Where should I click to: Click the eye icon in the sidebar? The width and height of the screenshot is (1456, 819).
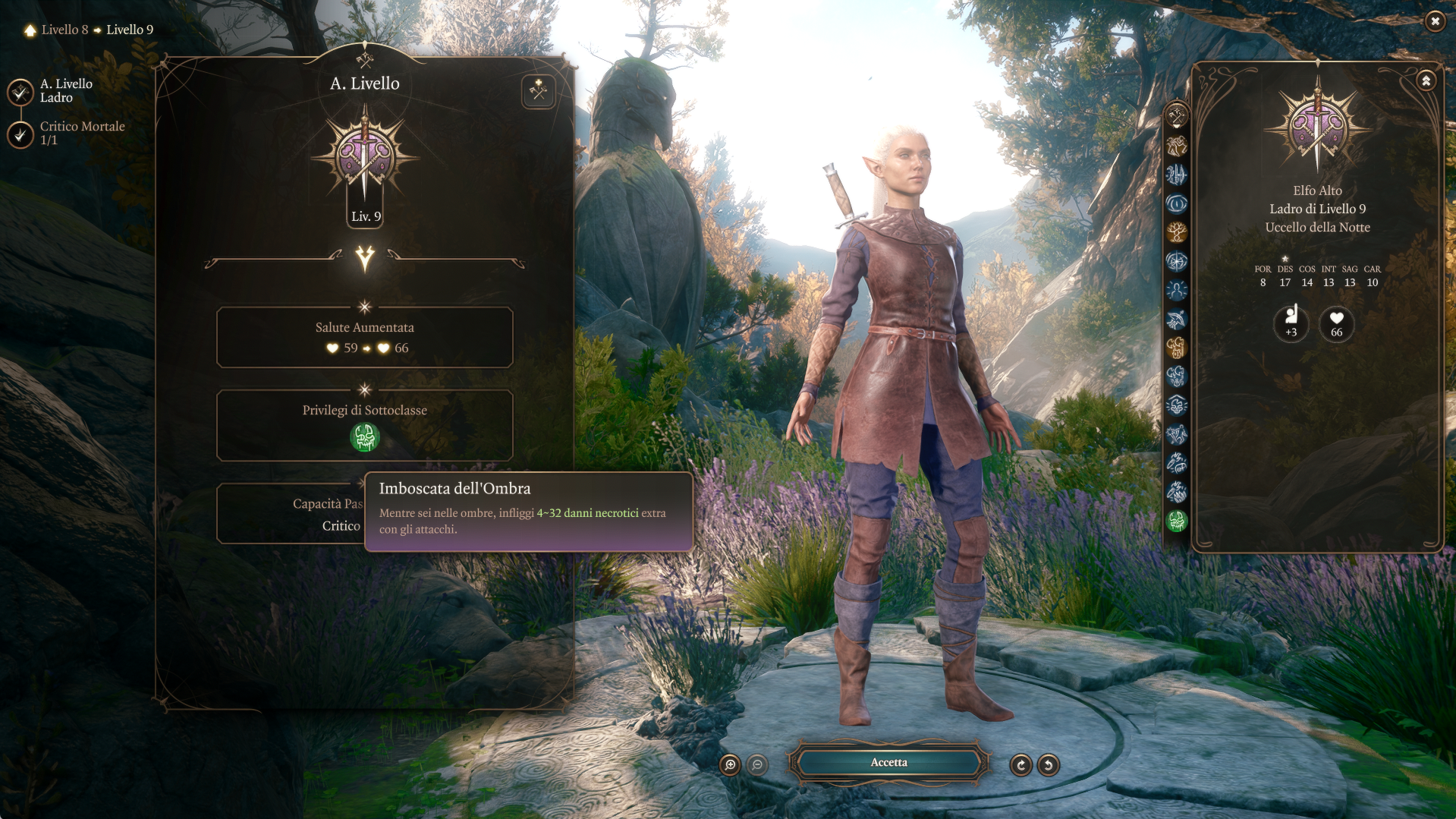pos(1176,203)
